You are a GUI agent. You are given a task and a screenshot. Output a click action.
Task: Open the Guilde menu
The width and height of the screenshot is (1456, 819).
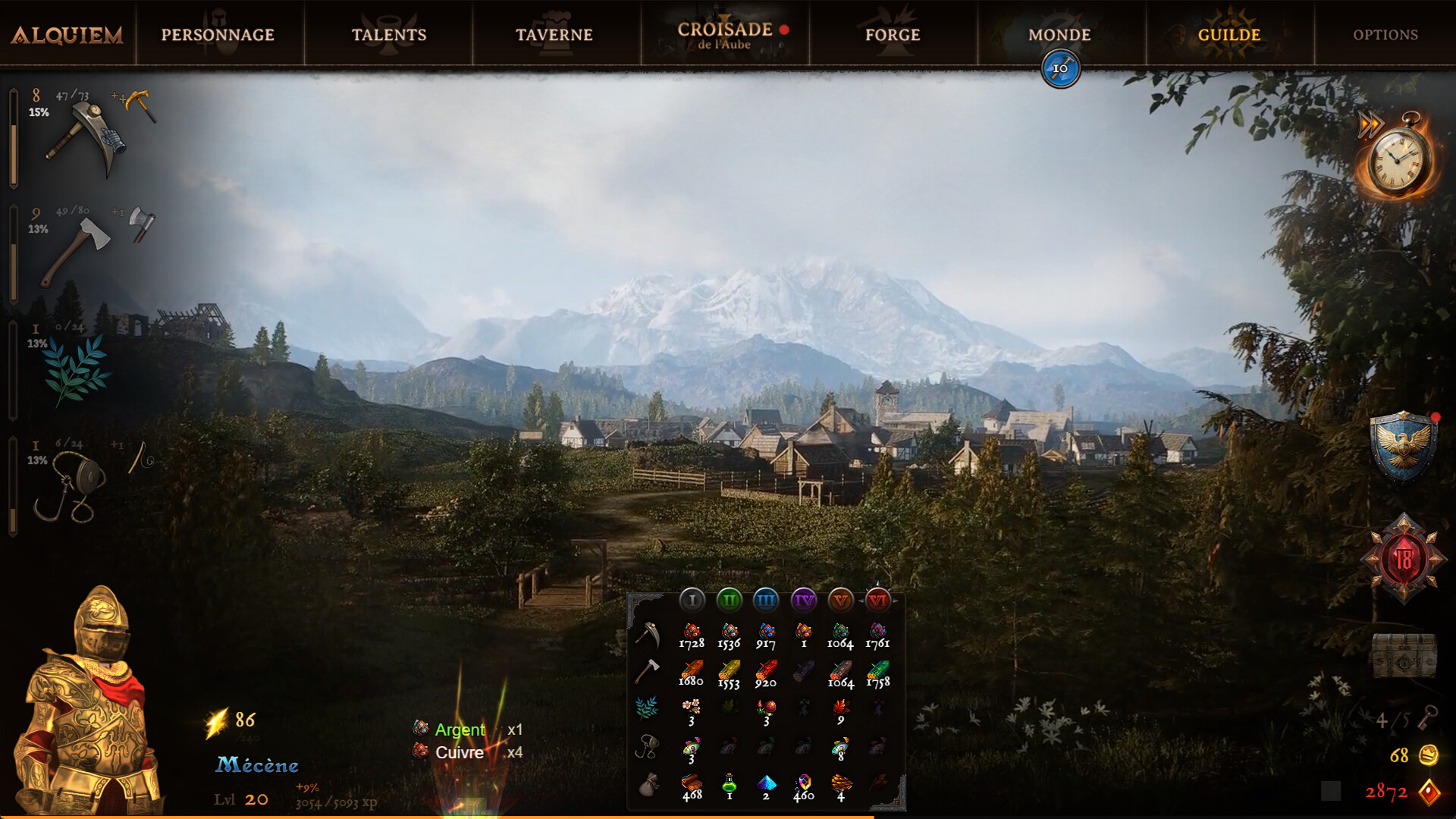[x=1229, y=35]
